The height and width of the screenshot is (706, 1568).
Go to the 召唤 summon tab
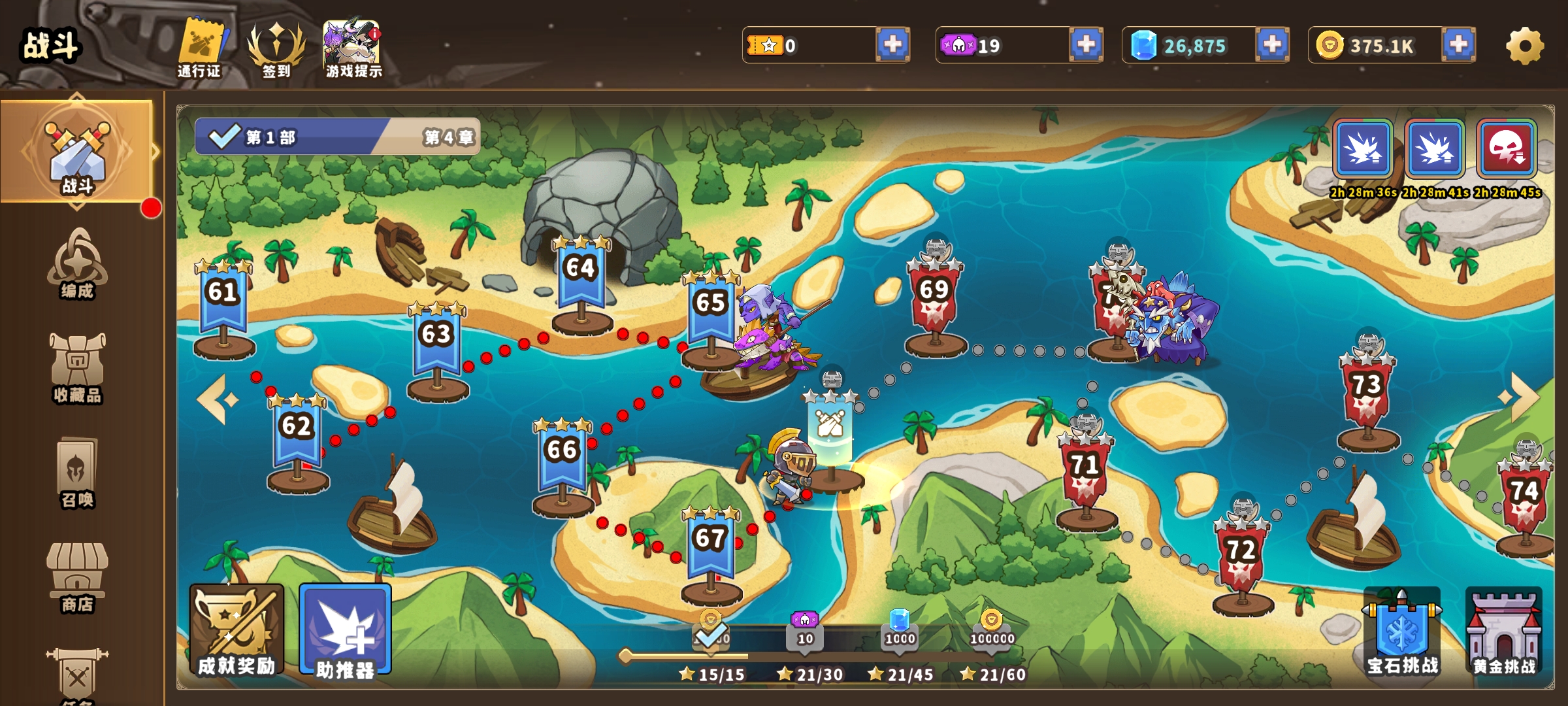pos(77,473)
